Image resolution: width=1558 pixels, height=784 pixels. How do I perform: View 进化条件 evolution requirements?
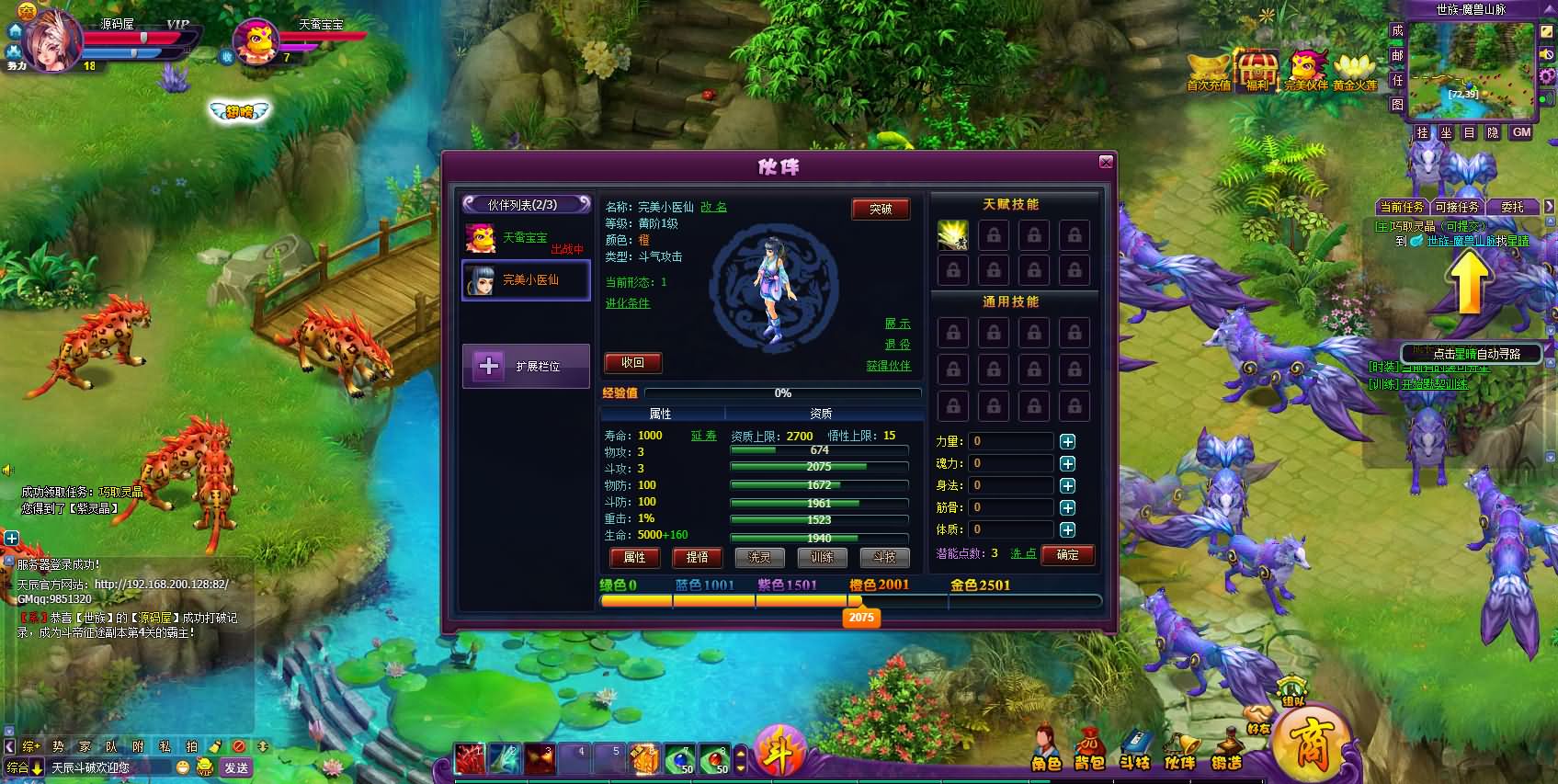(628, 303)
